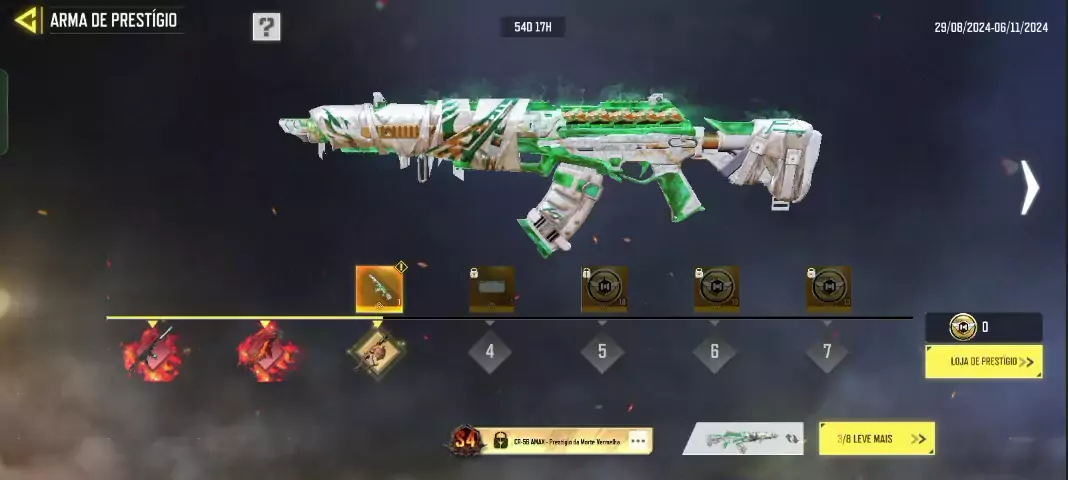Viewport: 1068px width, 480px height.
Task: Show the next weapon with right arrow
Action: (1029, 188)
